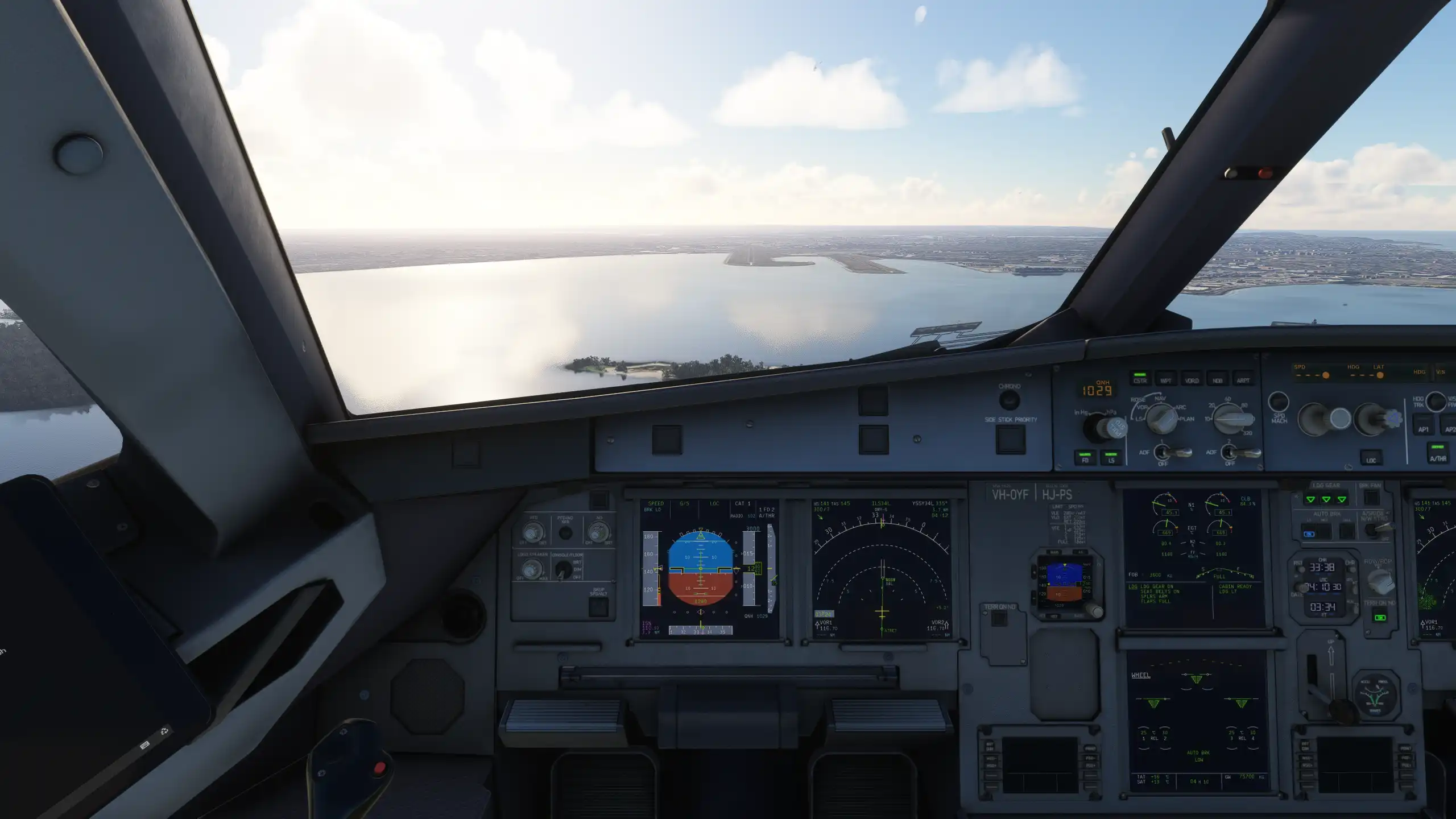1456x819 pixels.
Task: Start the CHRONO timer button
Action: pos(1009,399)
